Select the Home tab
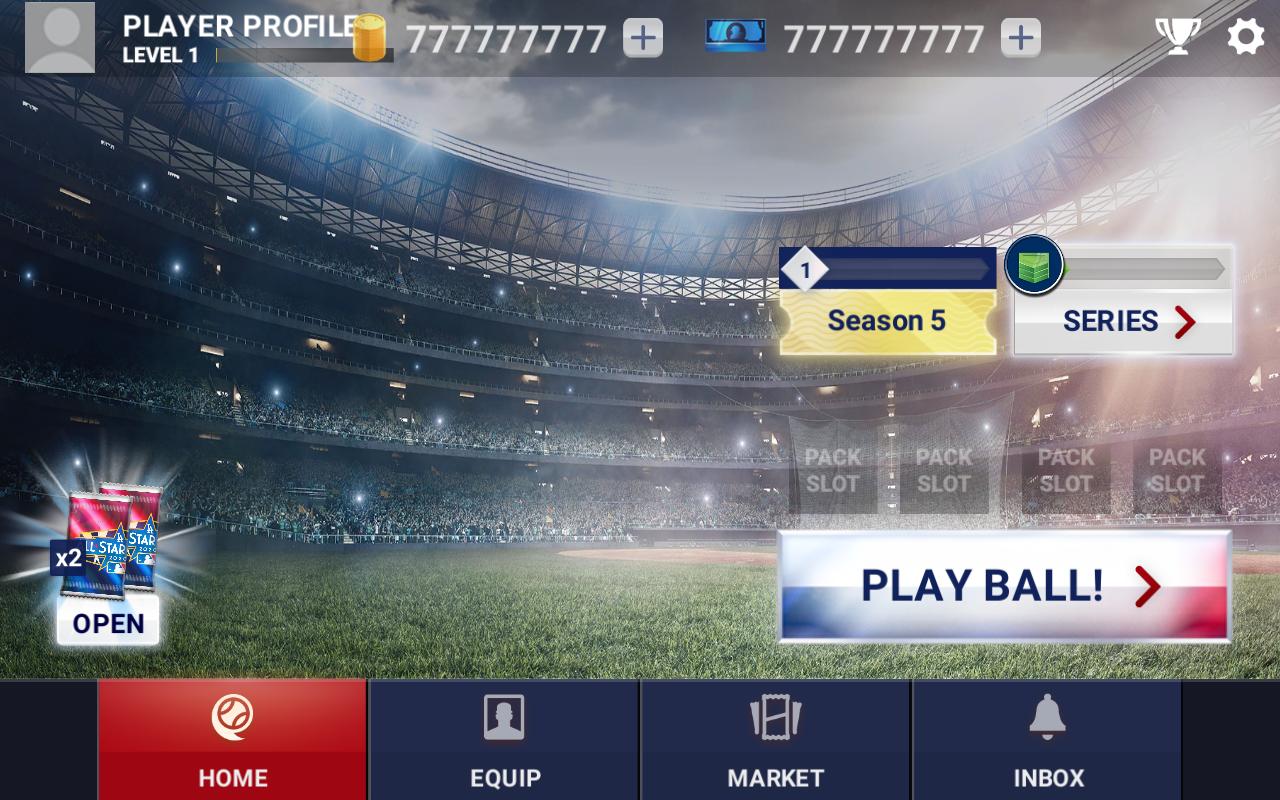The image size is (1280, 800). click(232, 740)
